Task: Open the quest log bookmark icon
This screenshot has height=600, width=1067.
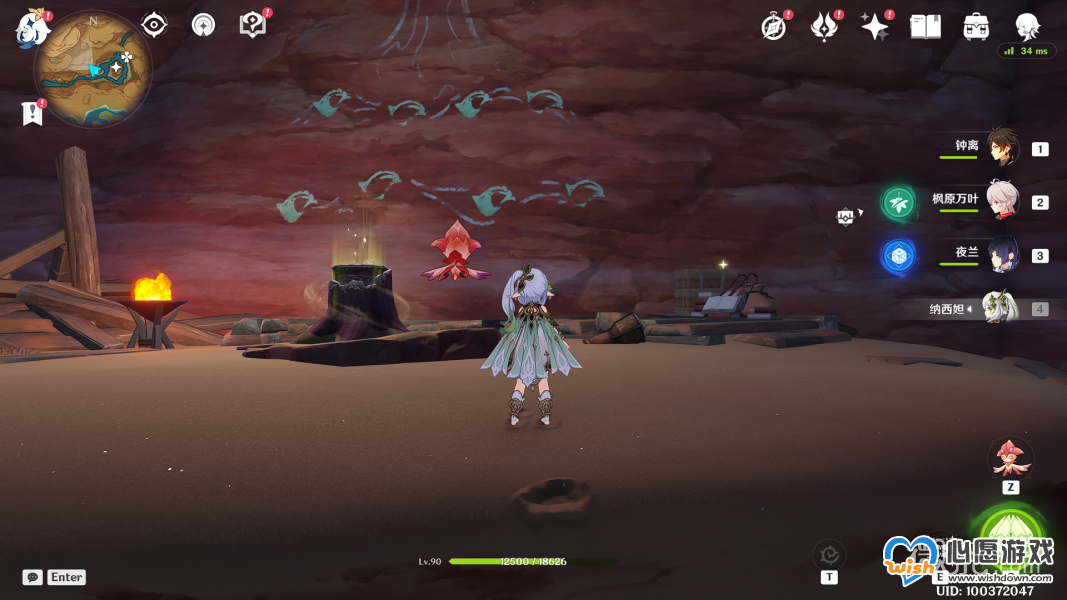Action: [32, 113]
